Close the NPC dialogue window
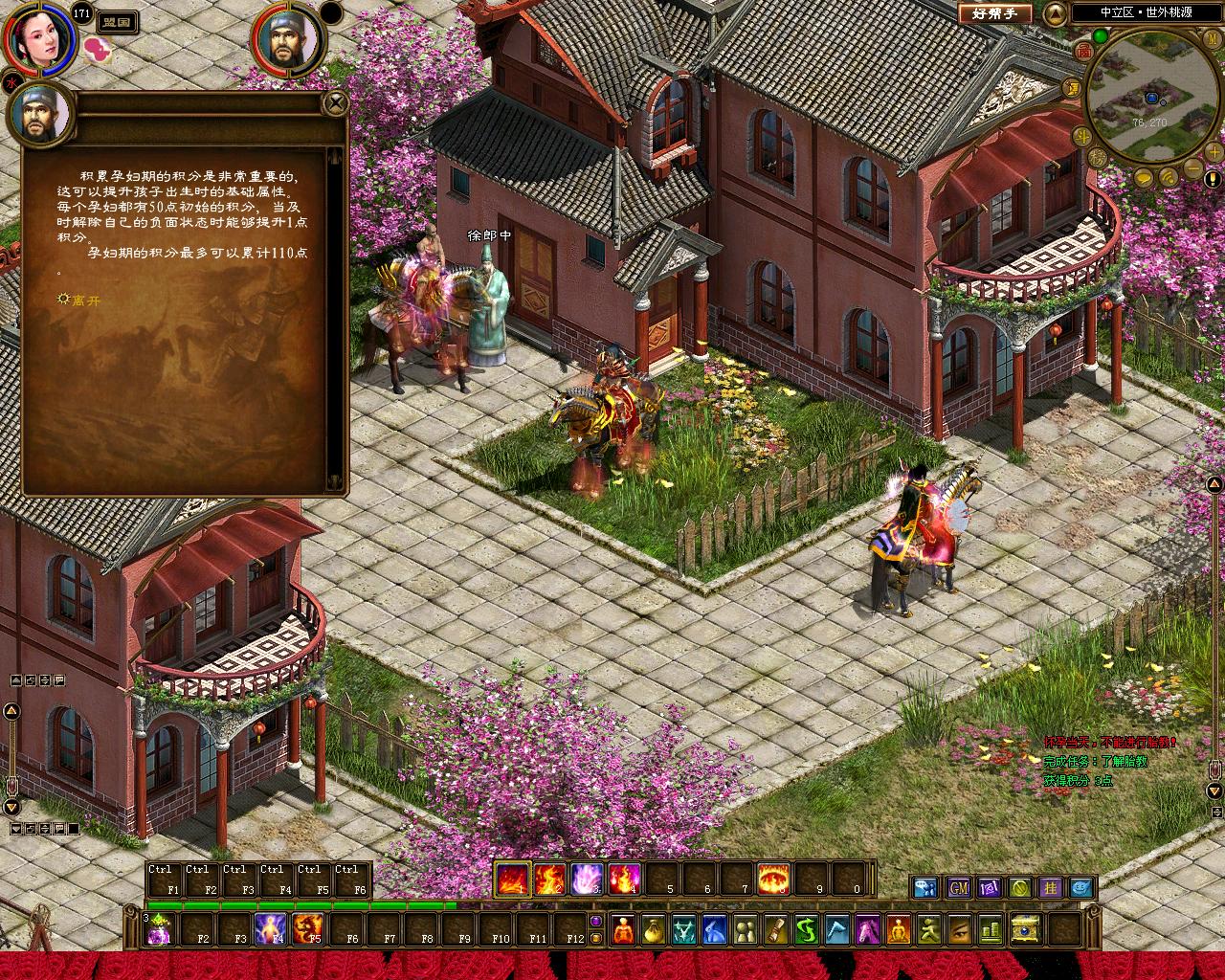 pyautogui.click(x=335, y=102)
